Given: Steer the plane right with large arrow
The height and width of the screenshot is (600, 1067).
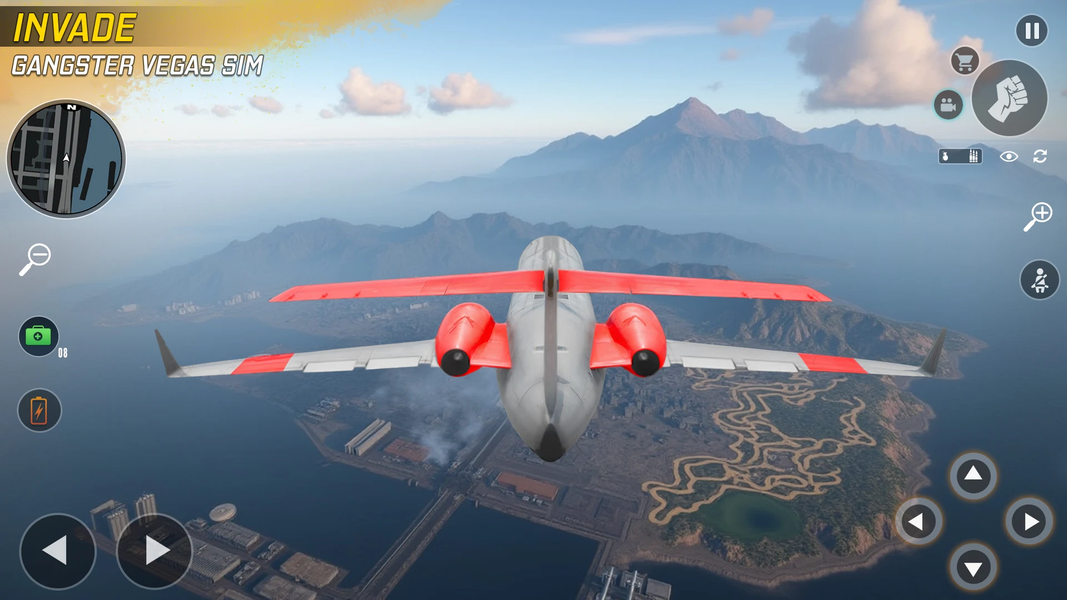Looking at the screenshot, I should click(x=154, y=551).
